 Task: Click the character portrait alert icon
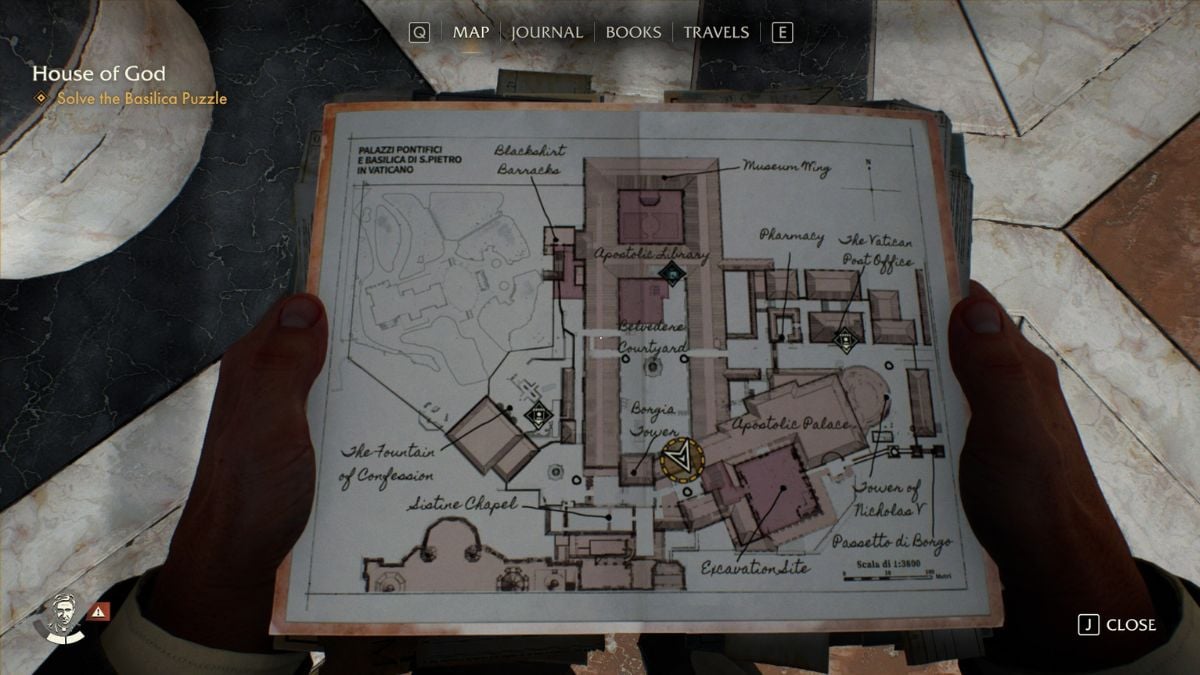(98, 610)
